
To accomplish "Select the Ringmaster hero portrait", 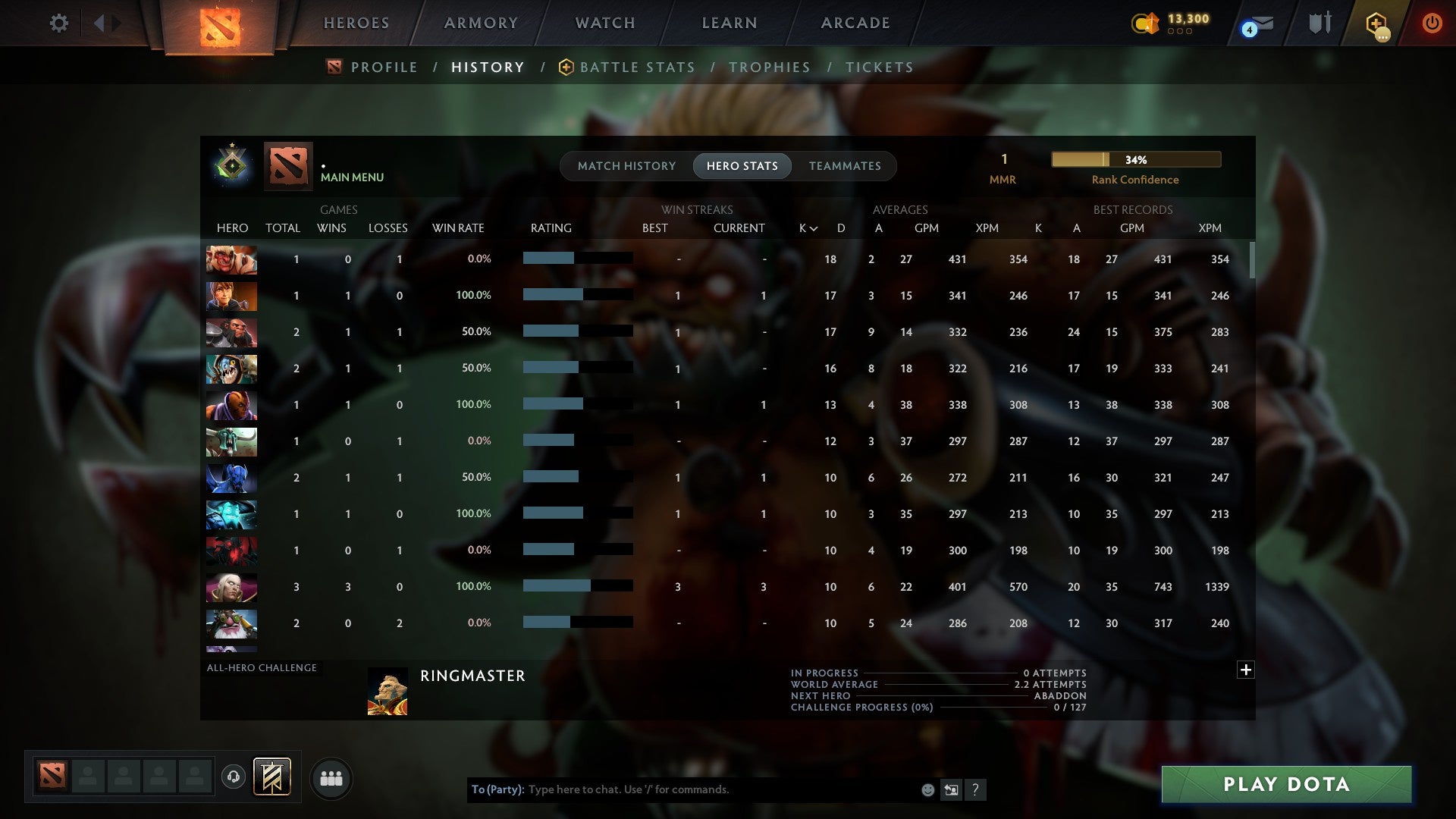I will coord(389,692).
